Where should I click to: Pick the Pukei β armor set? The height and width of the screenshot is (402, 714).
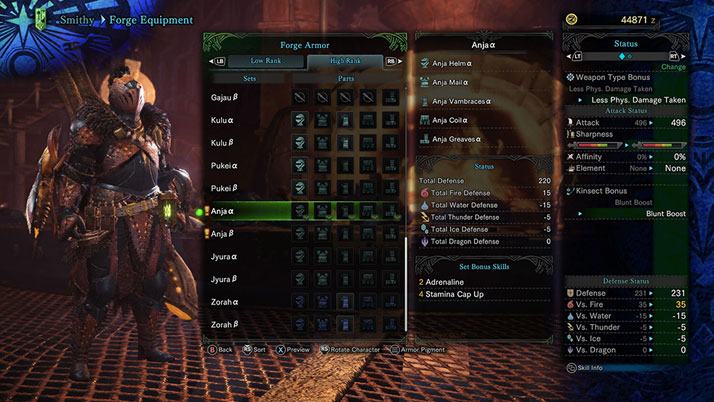click(x=223, y=188)
